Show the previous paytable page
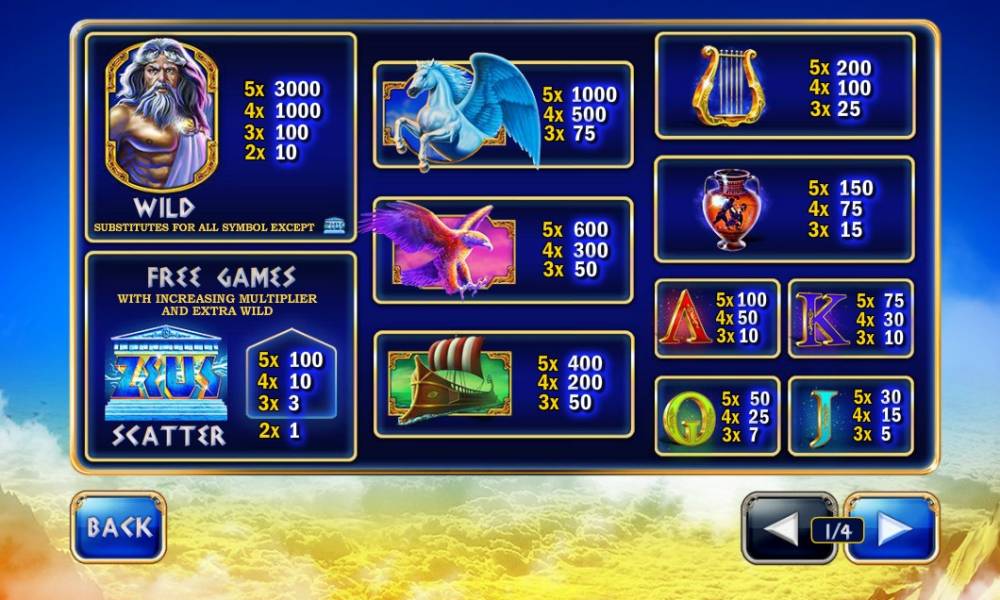Viewport: 1000px width, 600px height. [781, 528]
